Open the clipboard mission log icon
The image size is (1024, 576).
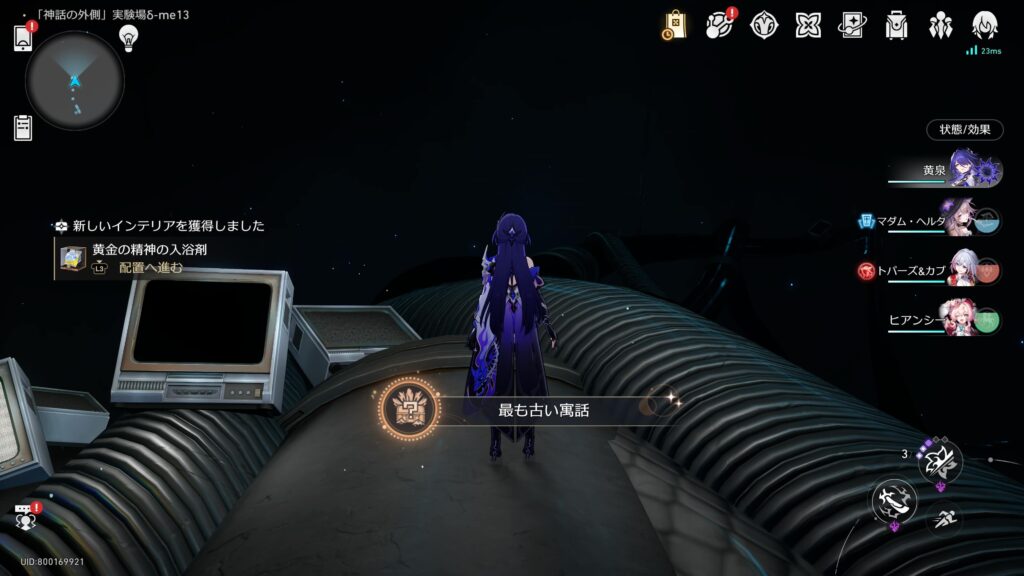[x=23, y=127]
